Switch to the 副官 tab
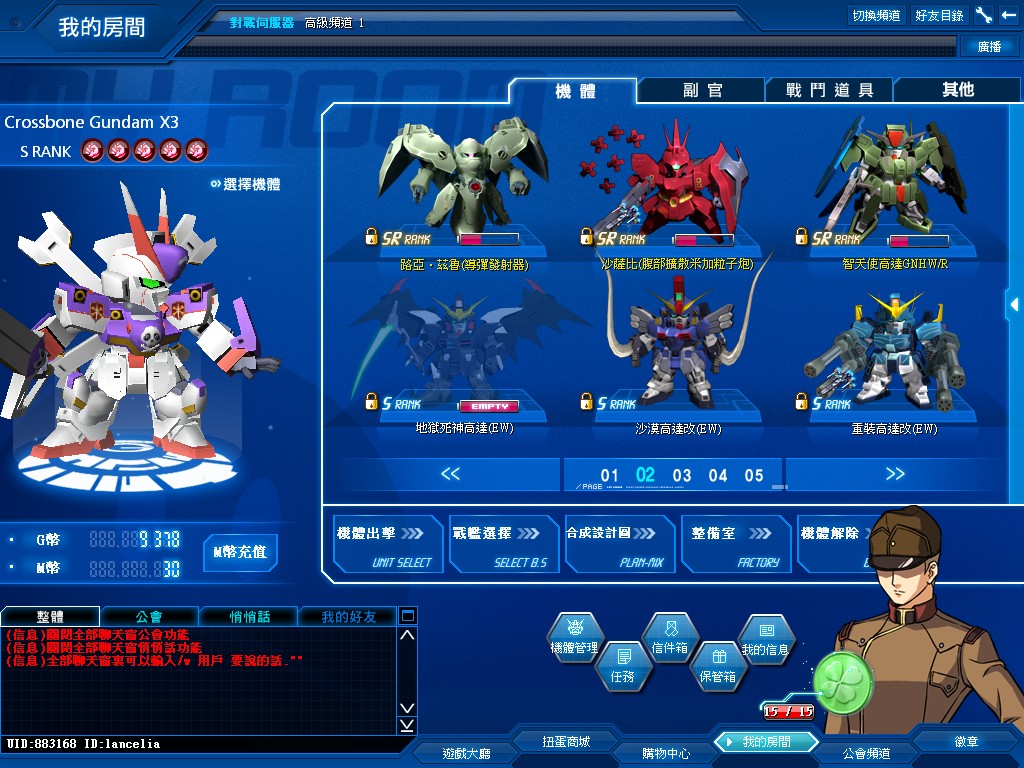The image size is (1024, 768). click(x=702, y=90)
